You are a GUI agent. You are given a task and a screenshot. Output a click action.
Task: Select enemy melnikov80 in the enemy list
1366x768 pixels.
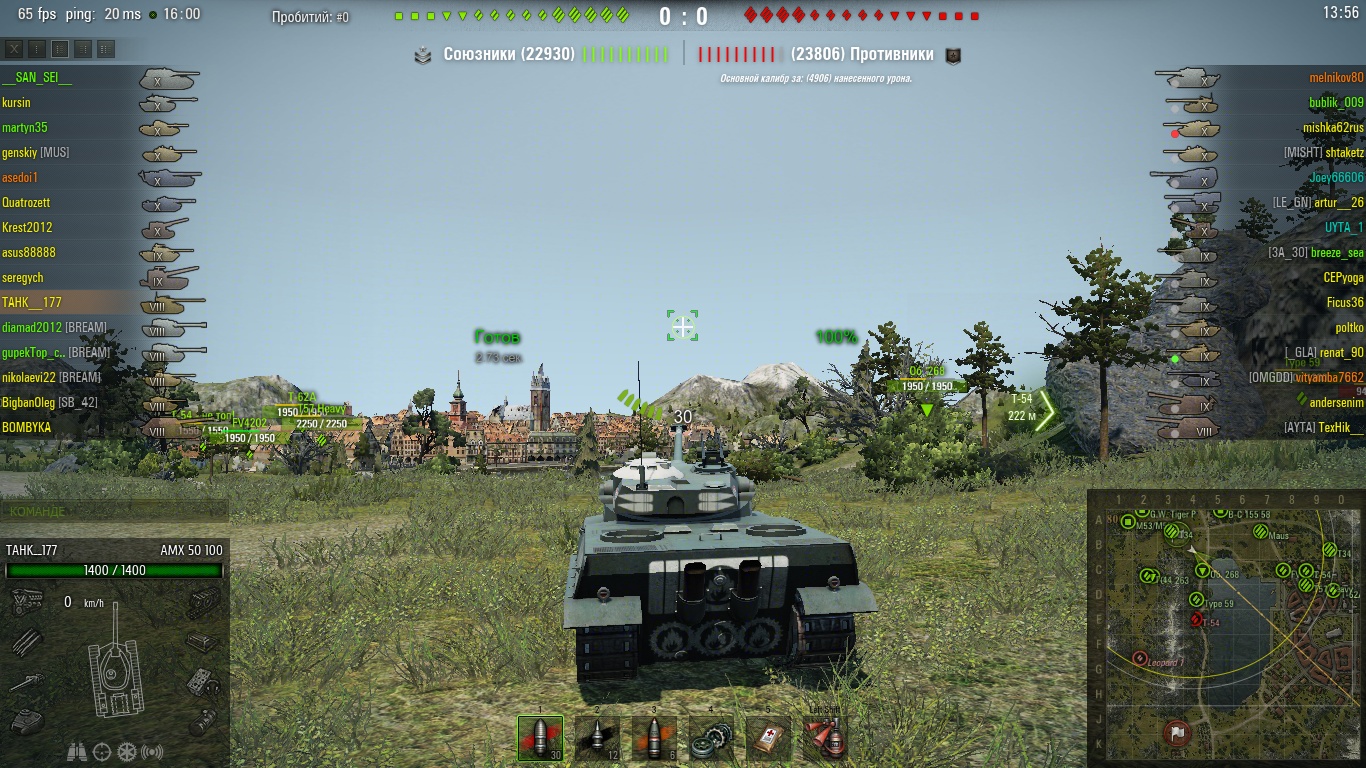coord(1336,77)
